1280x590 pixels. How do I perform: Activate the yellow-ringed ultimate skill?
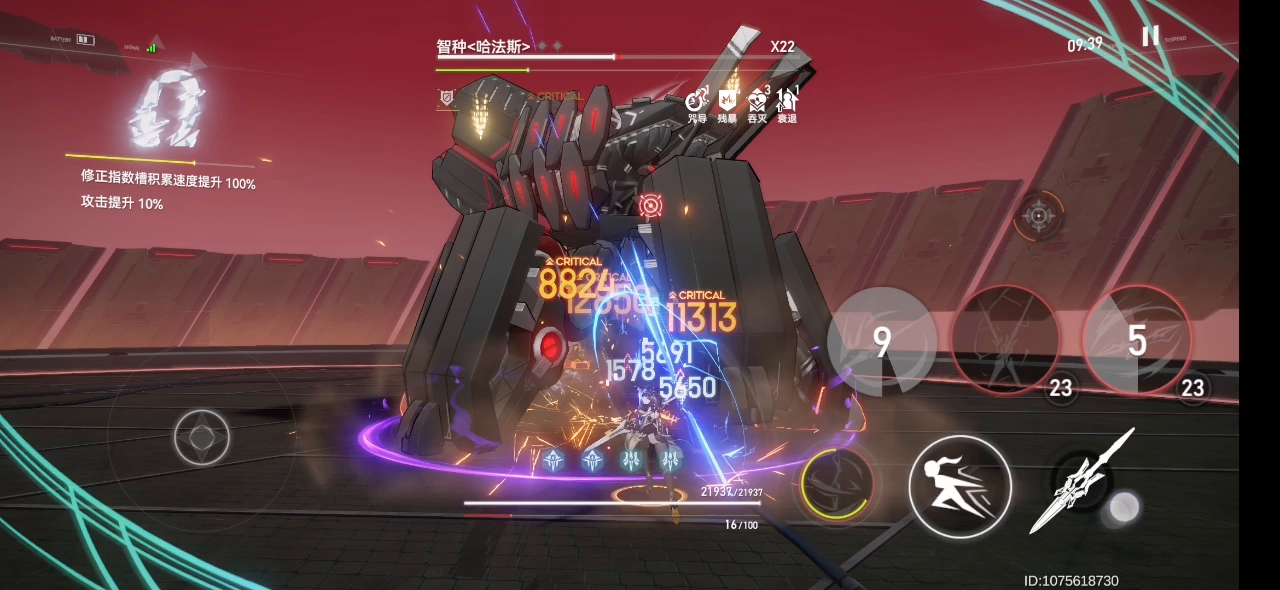click(x=835, y=484)
